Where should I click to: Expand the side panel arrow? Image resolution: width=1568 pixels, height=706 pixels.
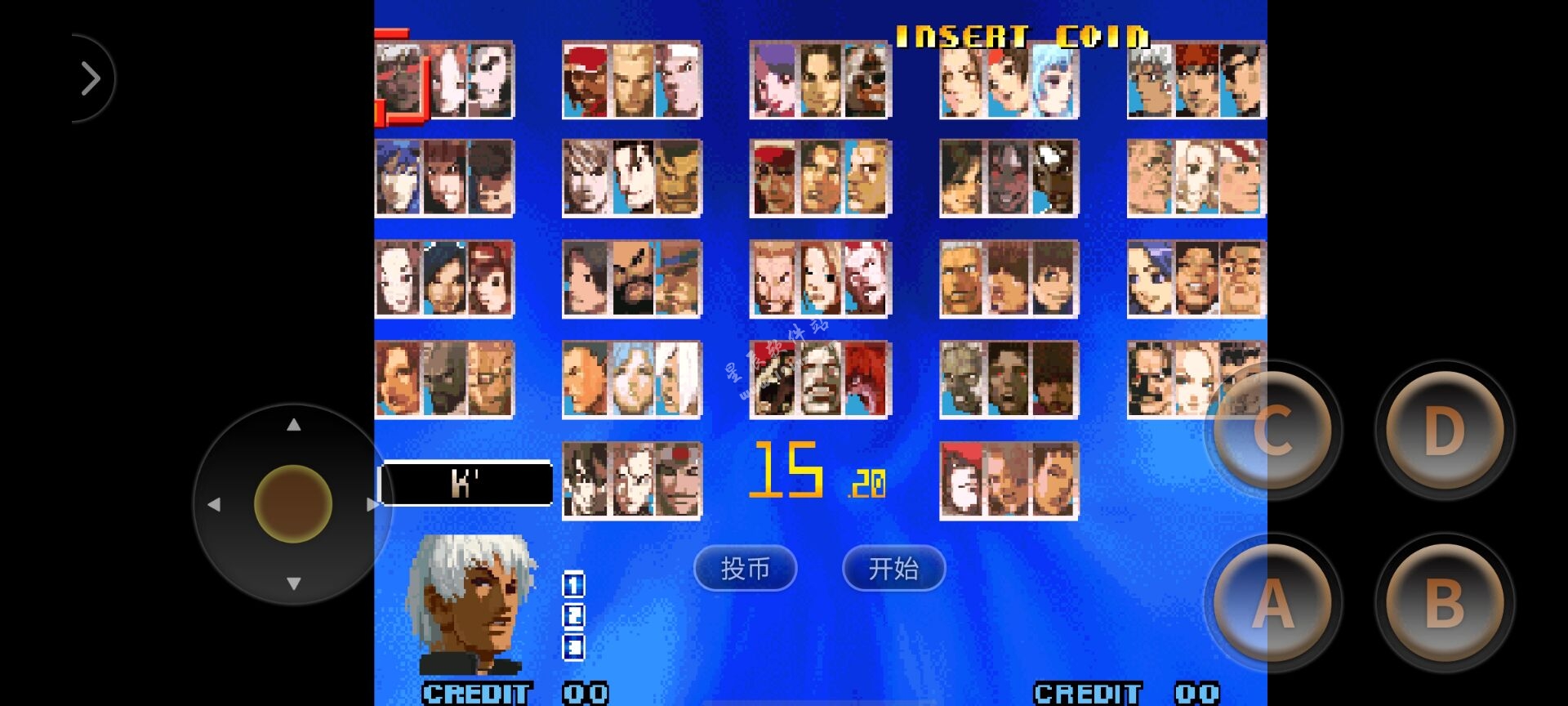click(x=90, y=78)
